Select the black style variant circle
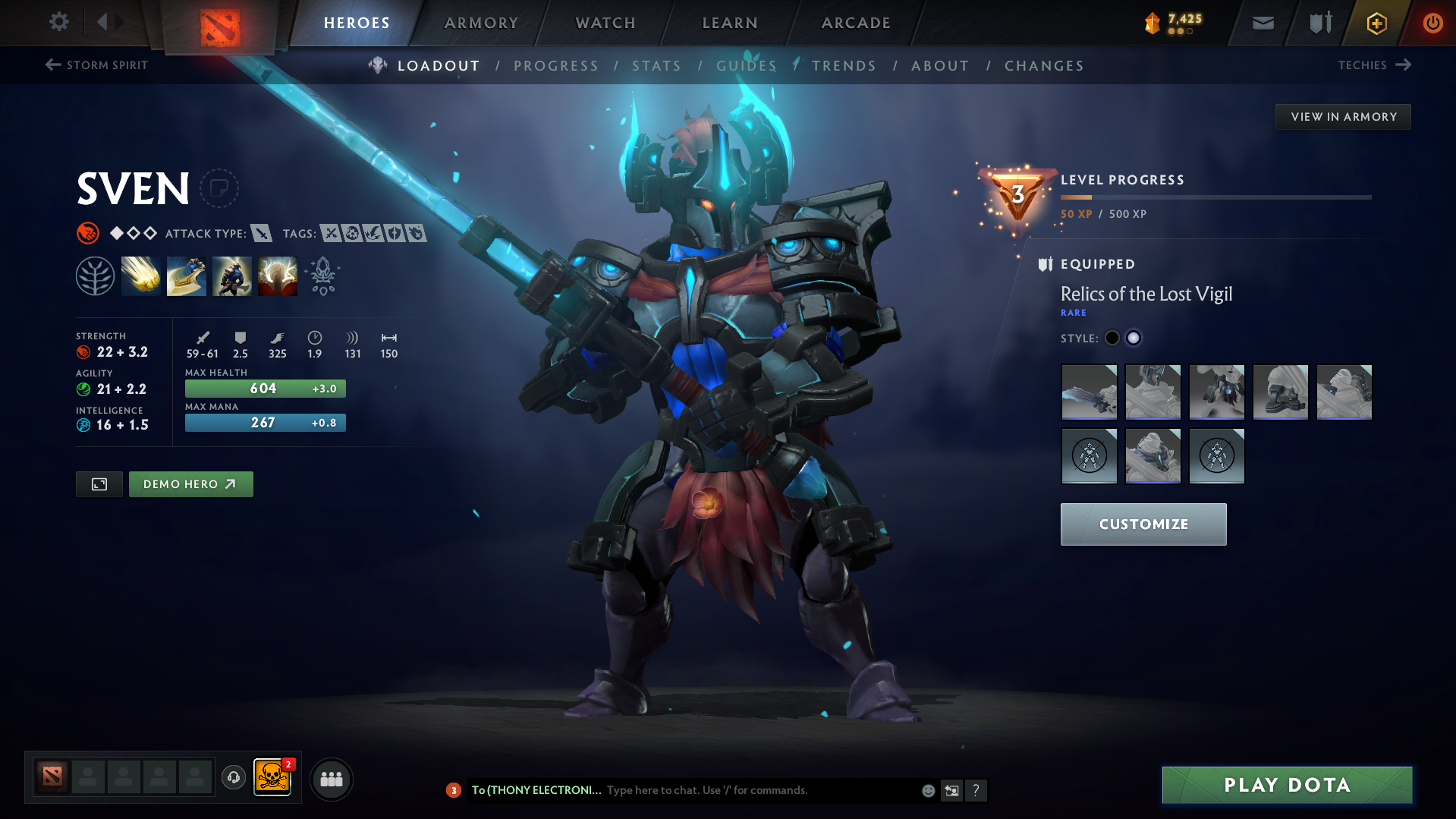 (x=1112, y=338)
